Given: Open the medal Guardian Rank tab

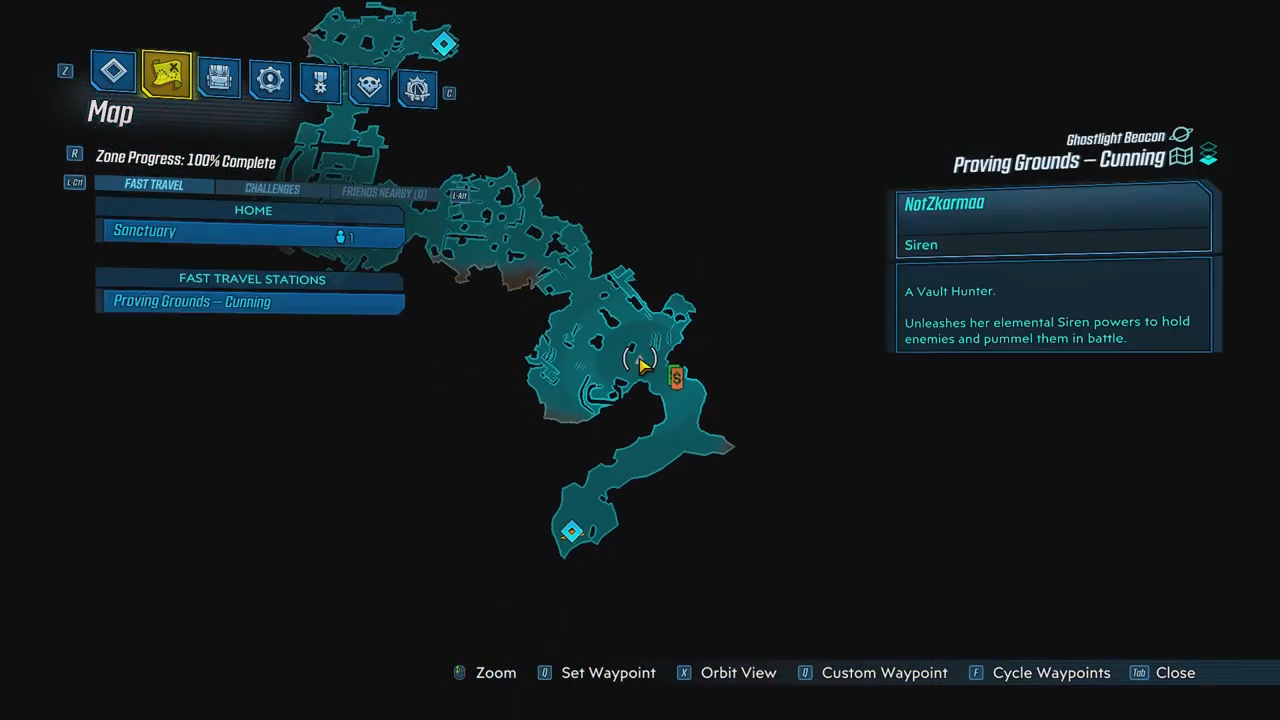Looking at the screenshot, I should click(320, 83).
